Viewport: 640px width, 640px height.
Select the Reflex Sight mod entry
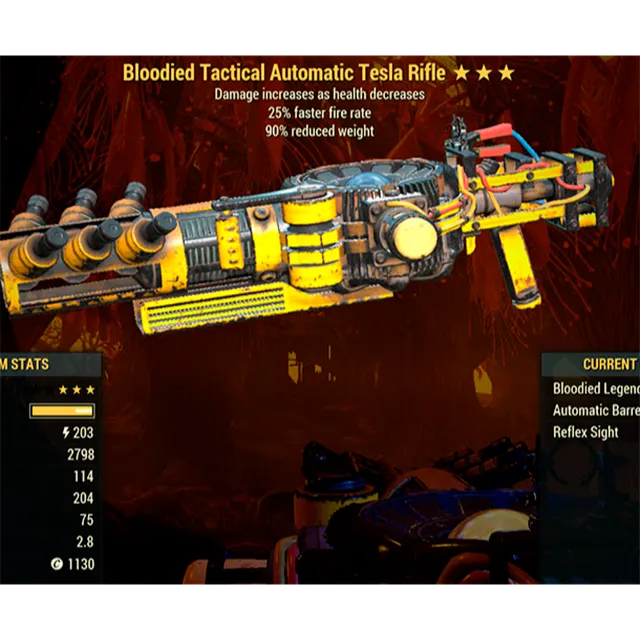(586, 432)
